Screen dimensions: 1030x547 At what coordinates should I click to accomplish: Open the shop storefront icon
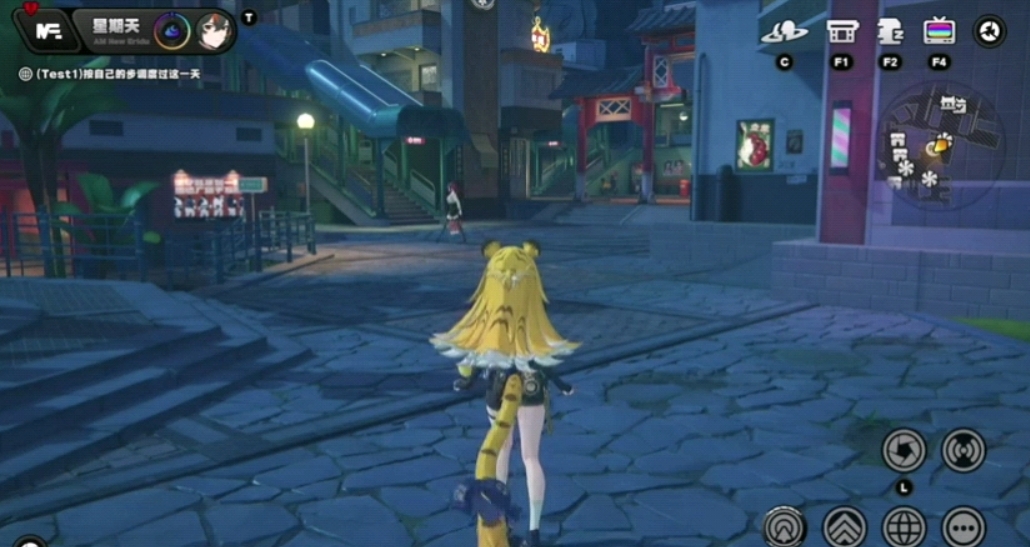(842, 32)
